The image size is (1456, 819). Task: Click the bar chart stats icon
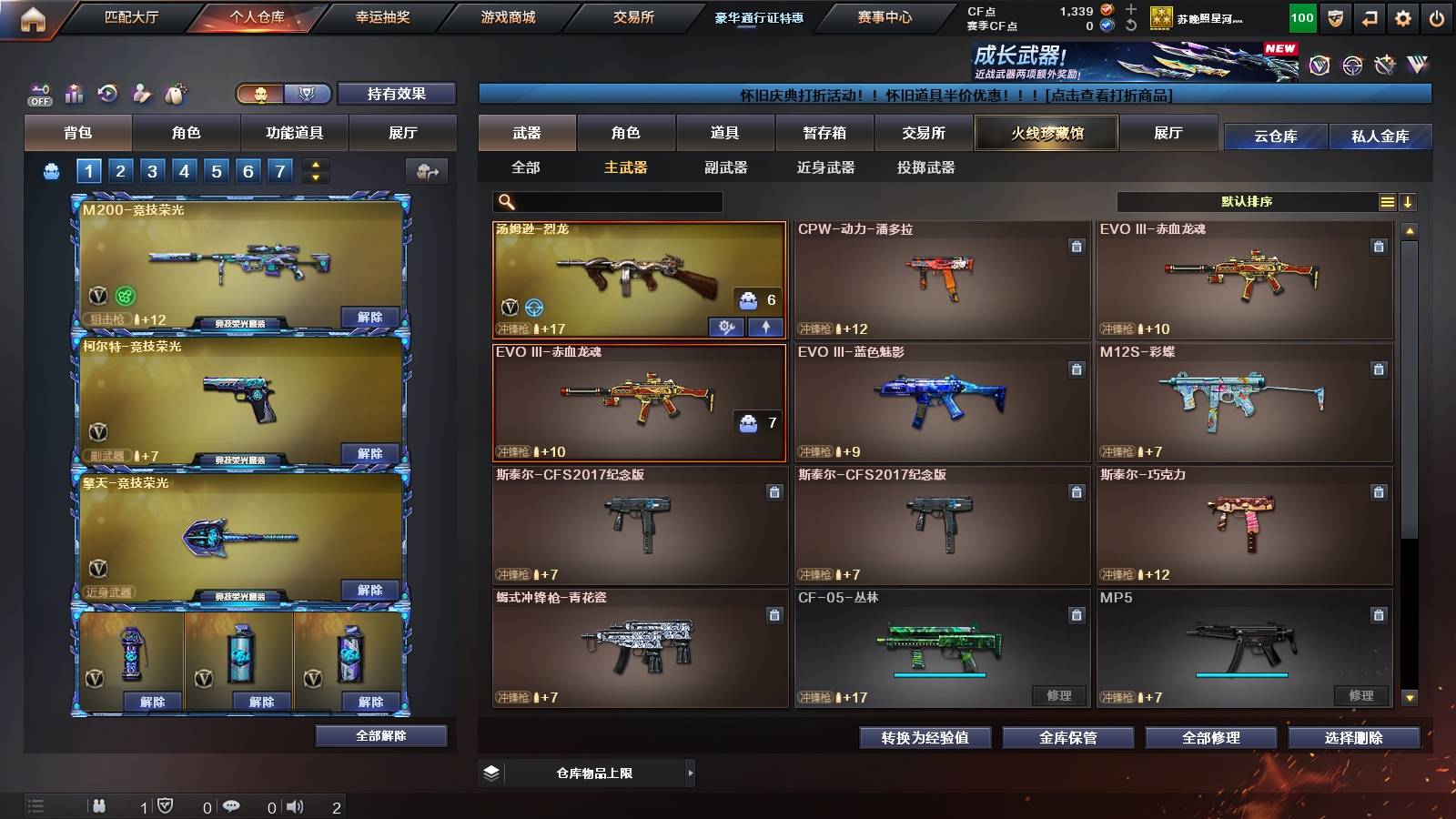click(x=74, y=92)
